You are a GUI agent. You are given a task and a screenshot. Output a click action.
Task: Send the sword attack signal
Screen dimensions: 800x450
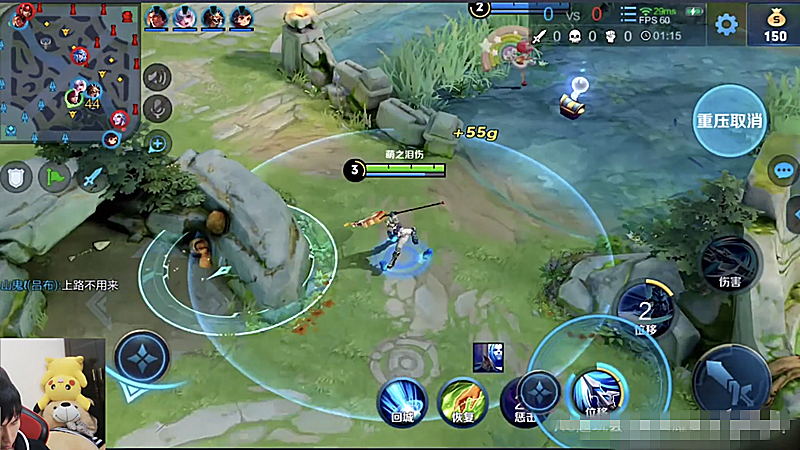coord(92,178)
